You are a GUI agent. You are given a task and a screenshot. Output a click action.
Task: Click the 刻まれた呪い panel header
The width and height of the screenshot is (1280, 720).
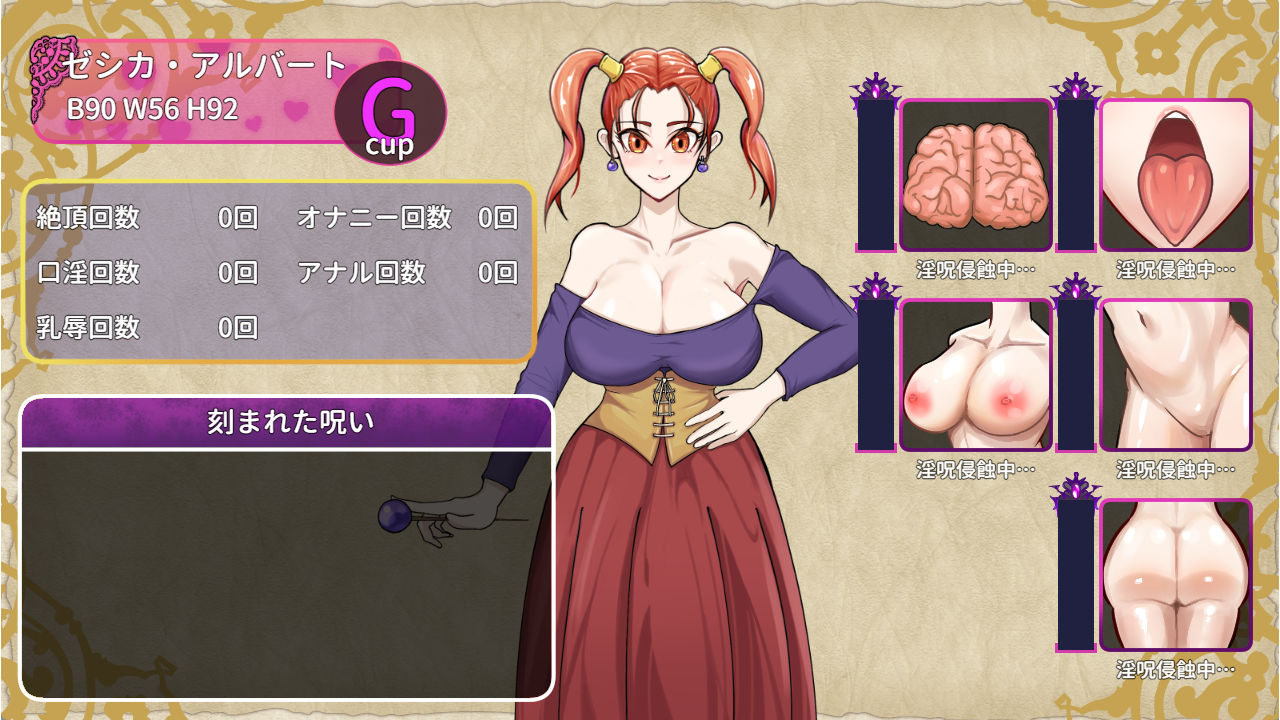tap(287, 423)
